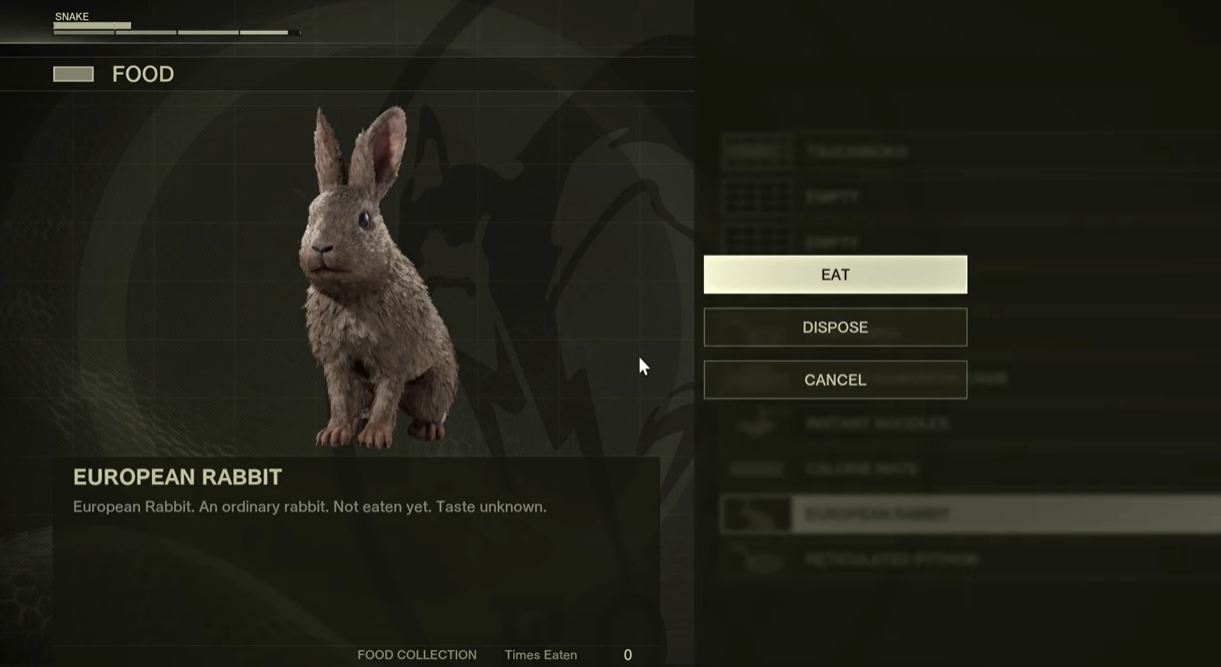Screen dimensions: 1221x667
Task: Choose the Calorie Mate food entry
Action: (x=860, y=469)
